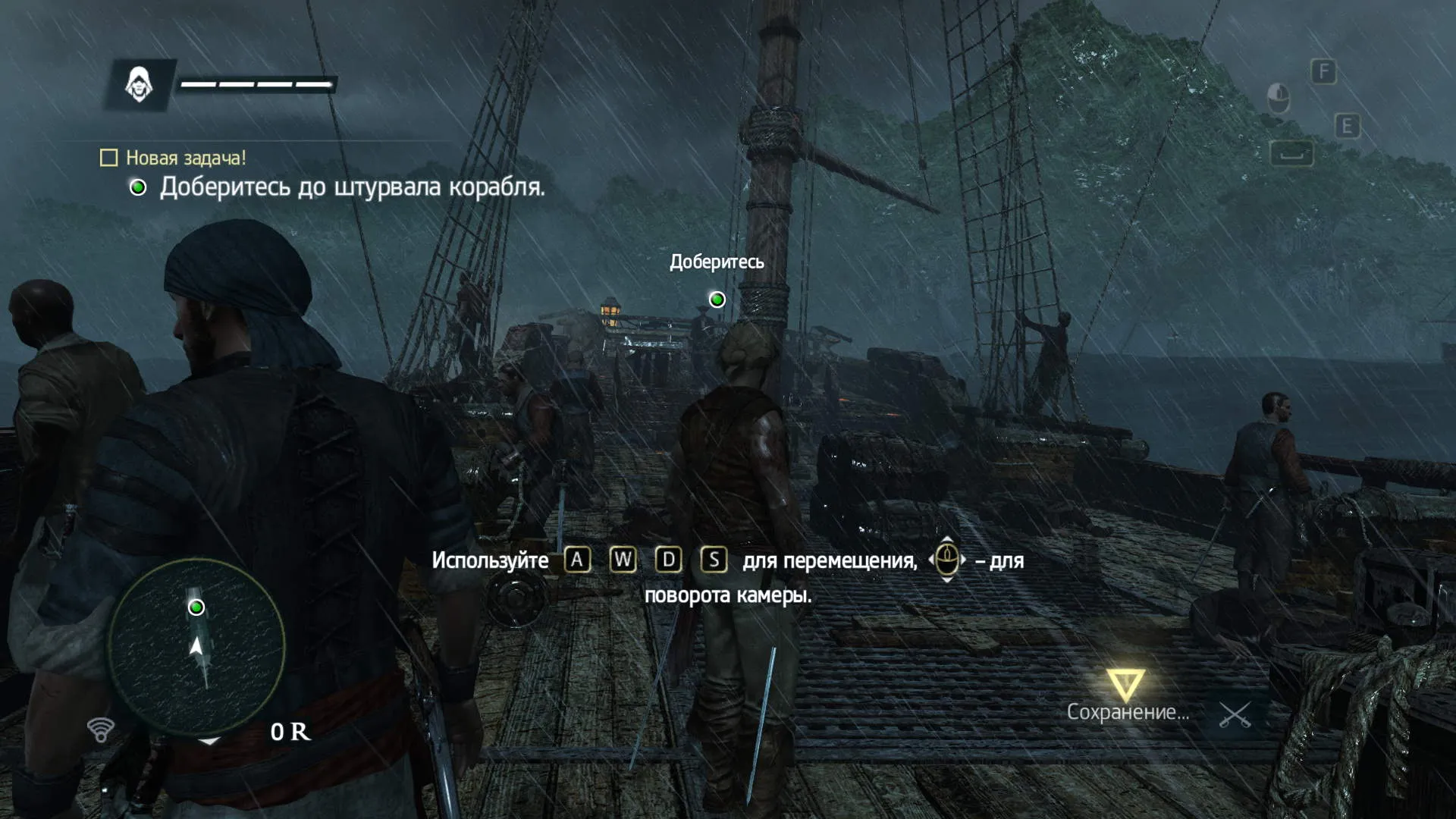Select the "Доберитесь до штурвала корабля" objective
1456x819 pixels.
pyautogui.click(x=352, y=187)
